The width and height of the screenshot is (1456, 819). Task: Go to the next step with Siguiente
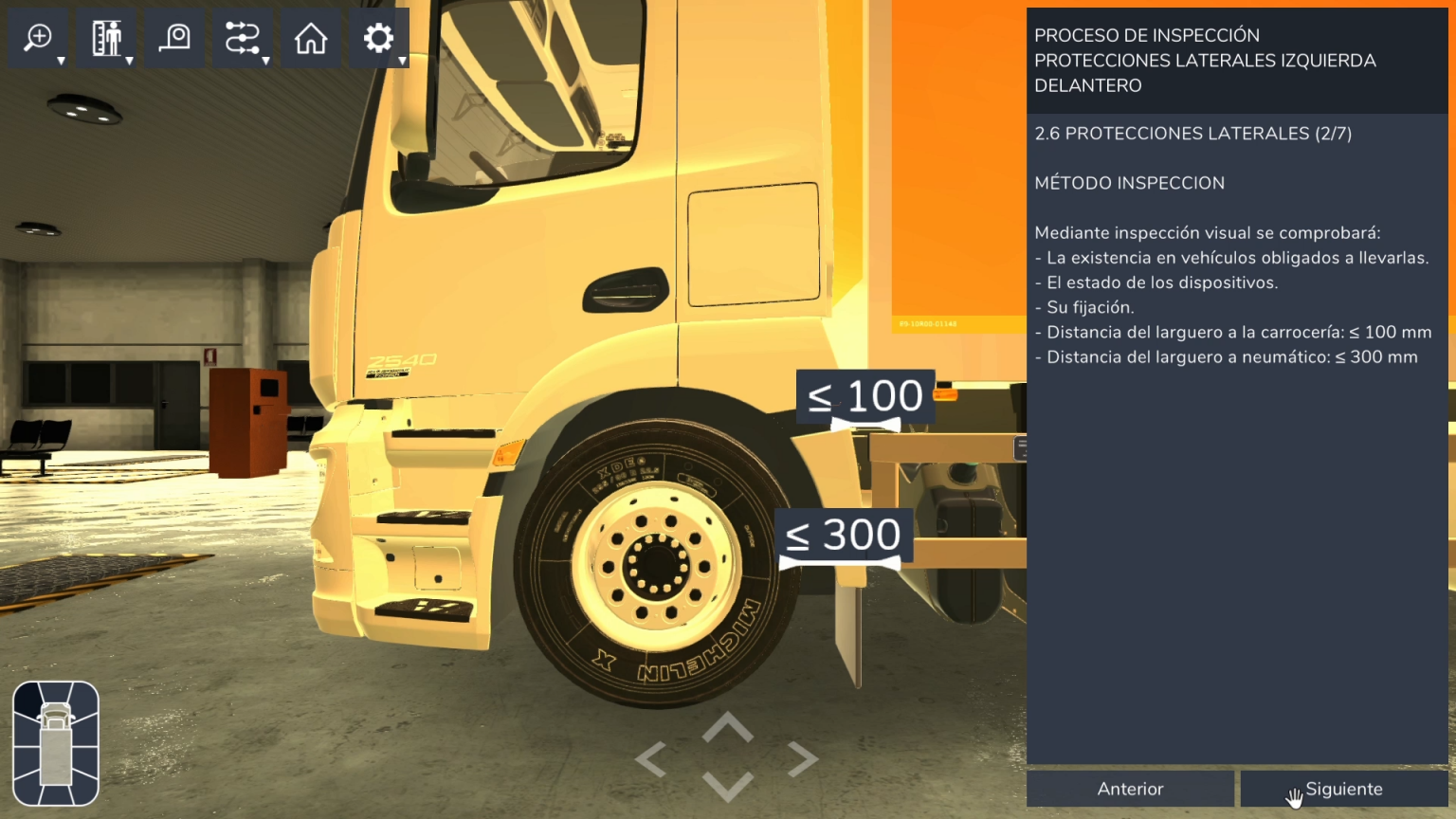point(1343,789)
